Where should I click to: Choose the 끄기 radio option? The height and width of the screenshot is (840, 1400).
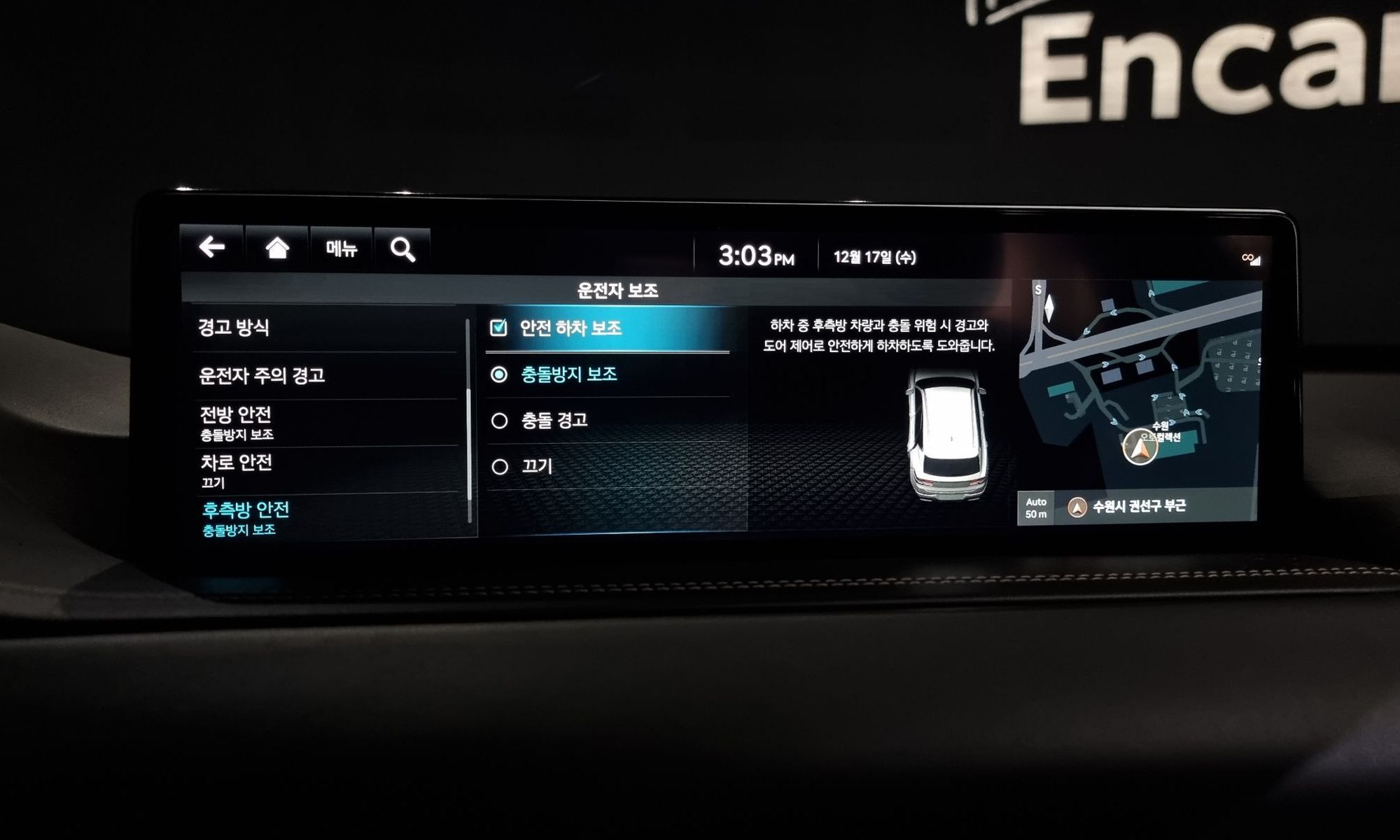(499, 467)
